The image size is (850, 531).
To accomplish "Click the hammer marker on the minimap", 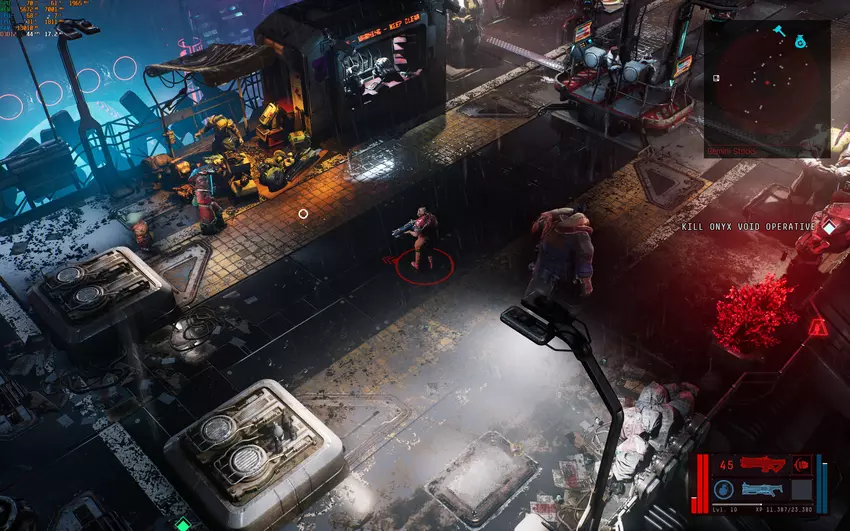I will 778,30.
